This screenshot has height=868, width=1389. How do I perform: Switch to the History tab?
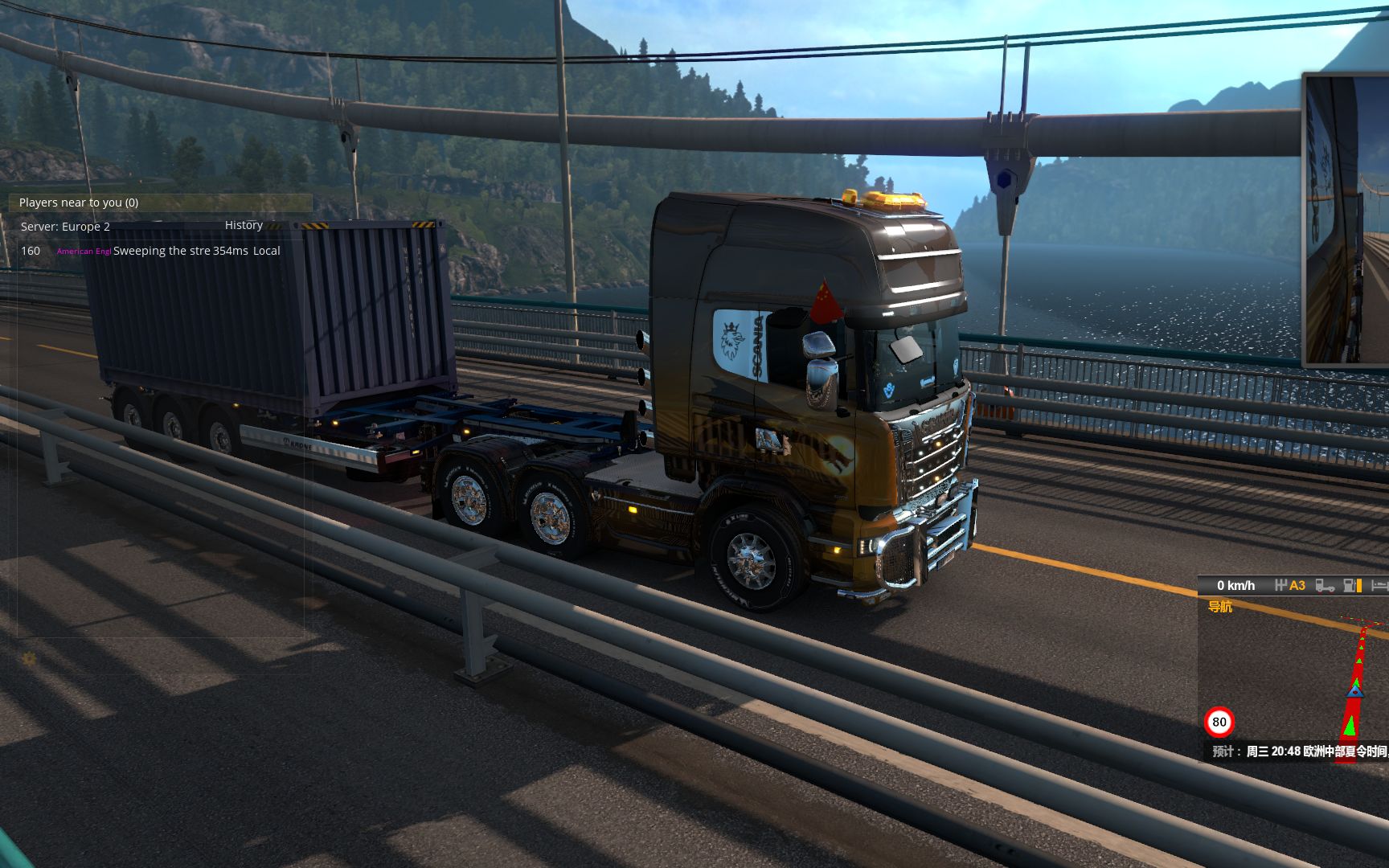click(244, 225)
